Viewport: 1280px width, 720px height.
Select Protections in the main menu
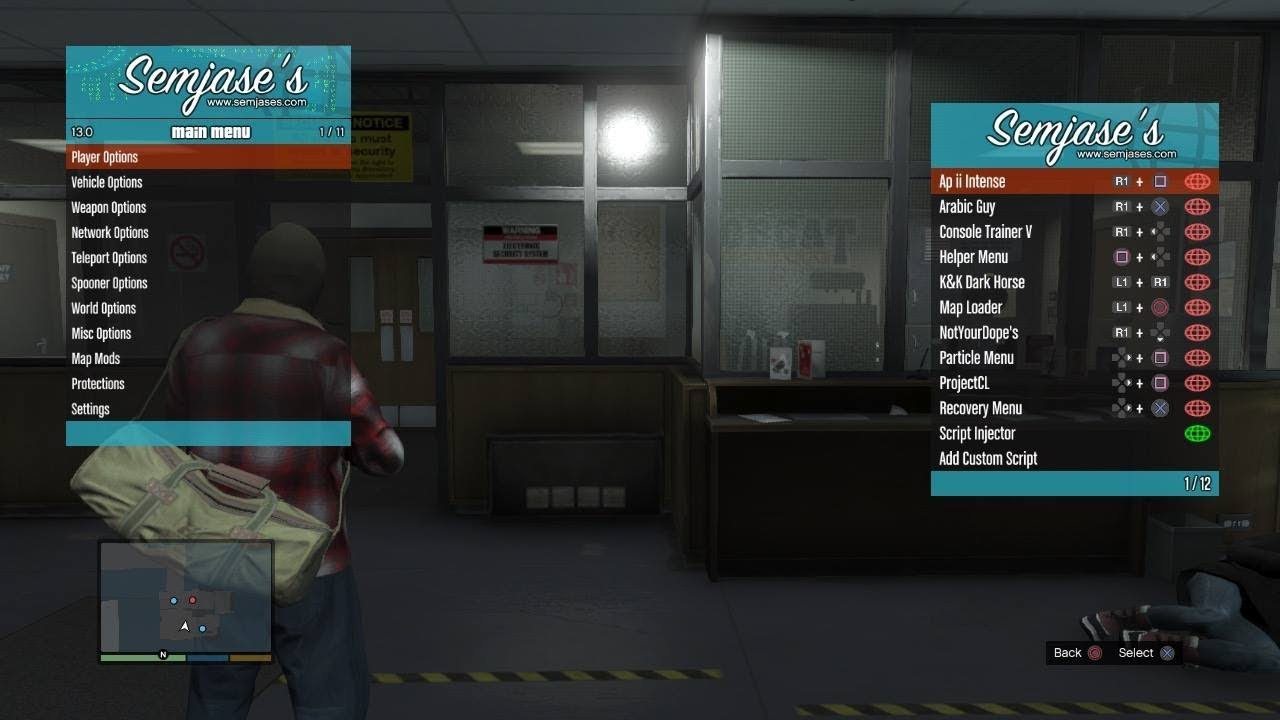point(98,384)
